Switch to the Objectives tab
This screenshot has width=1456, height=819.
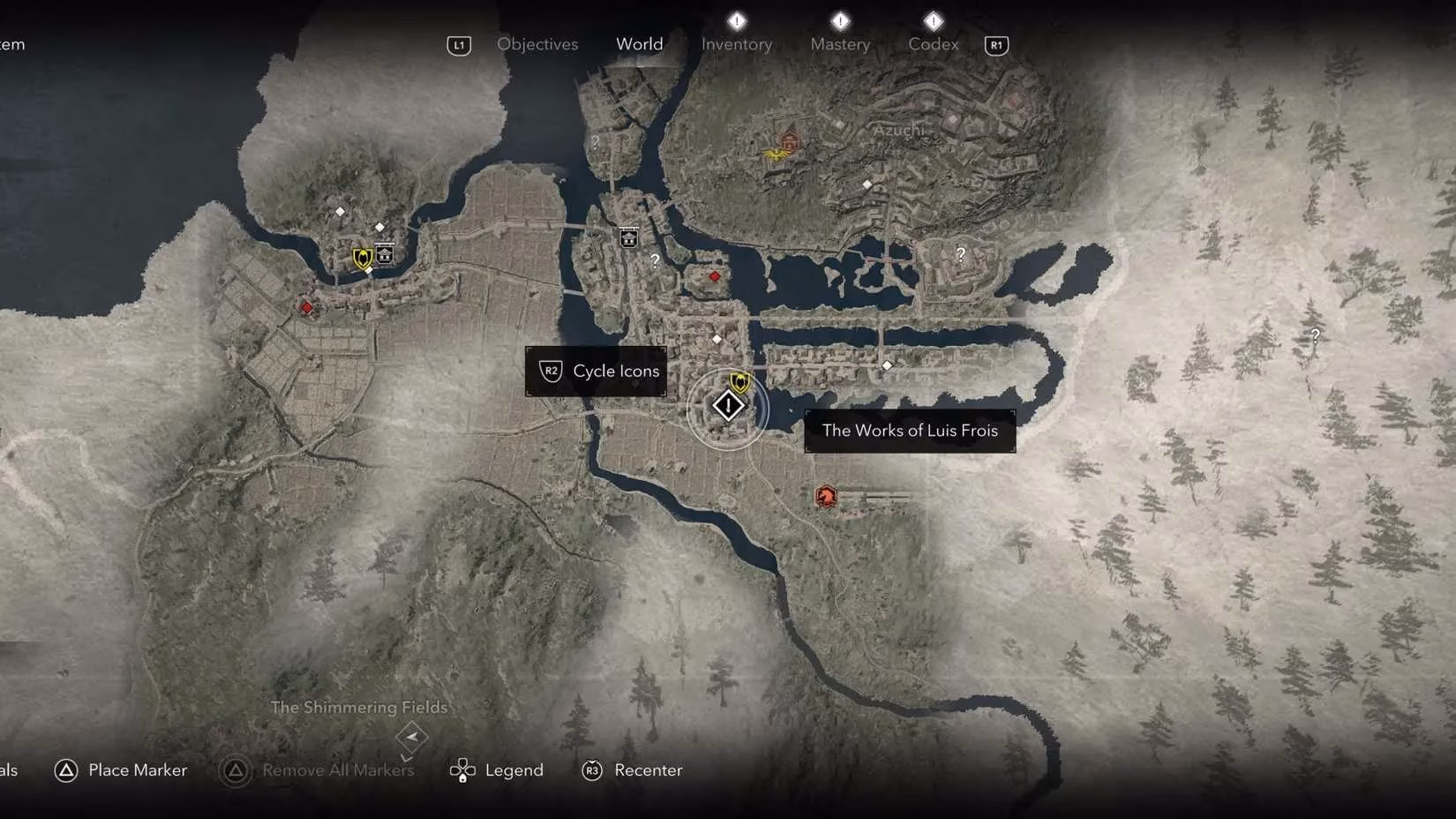[537, 44]
